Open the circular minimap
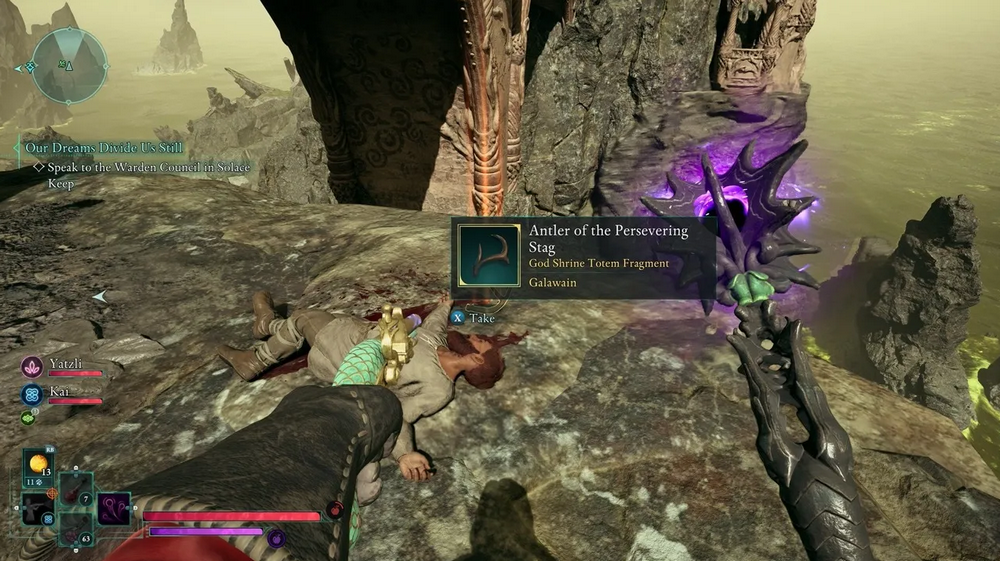 coord(69,65)
